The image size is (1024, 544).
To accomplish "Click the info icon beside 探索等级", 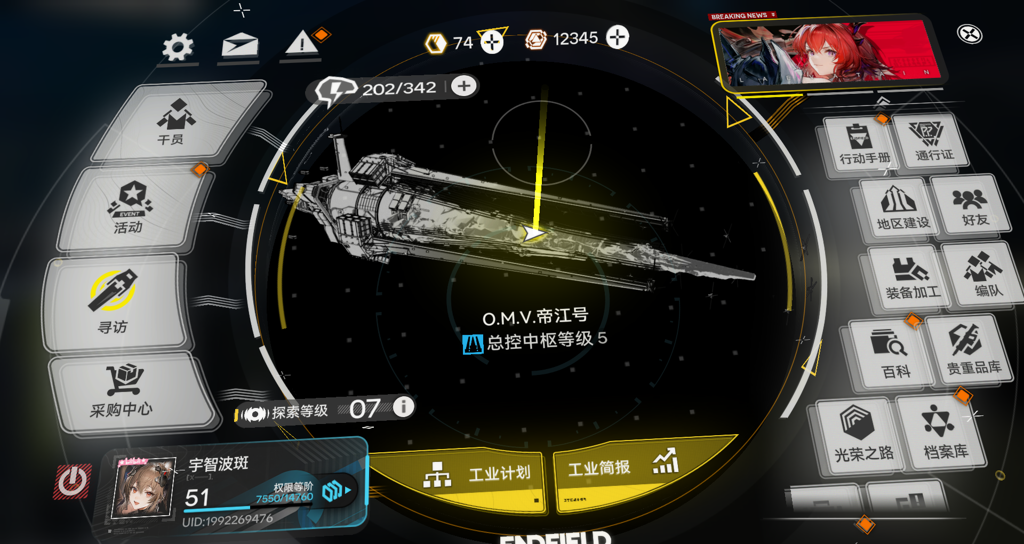I will tap(403, 407).
